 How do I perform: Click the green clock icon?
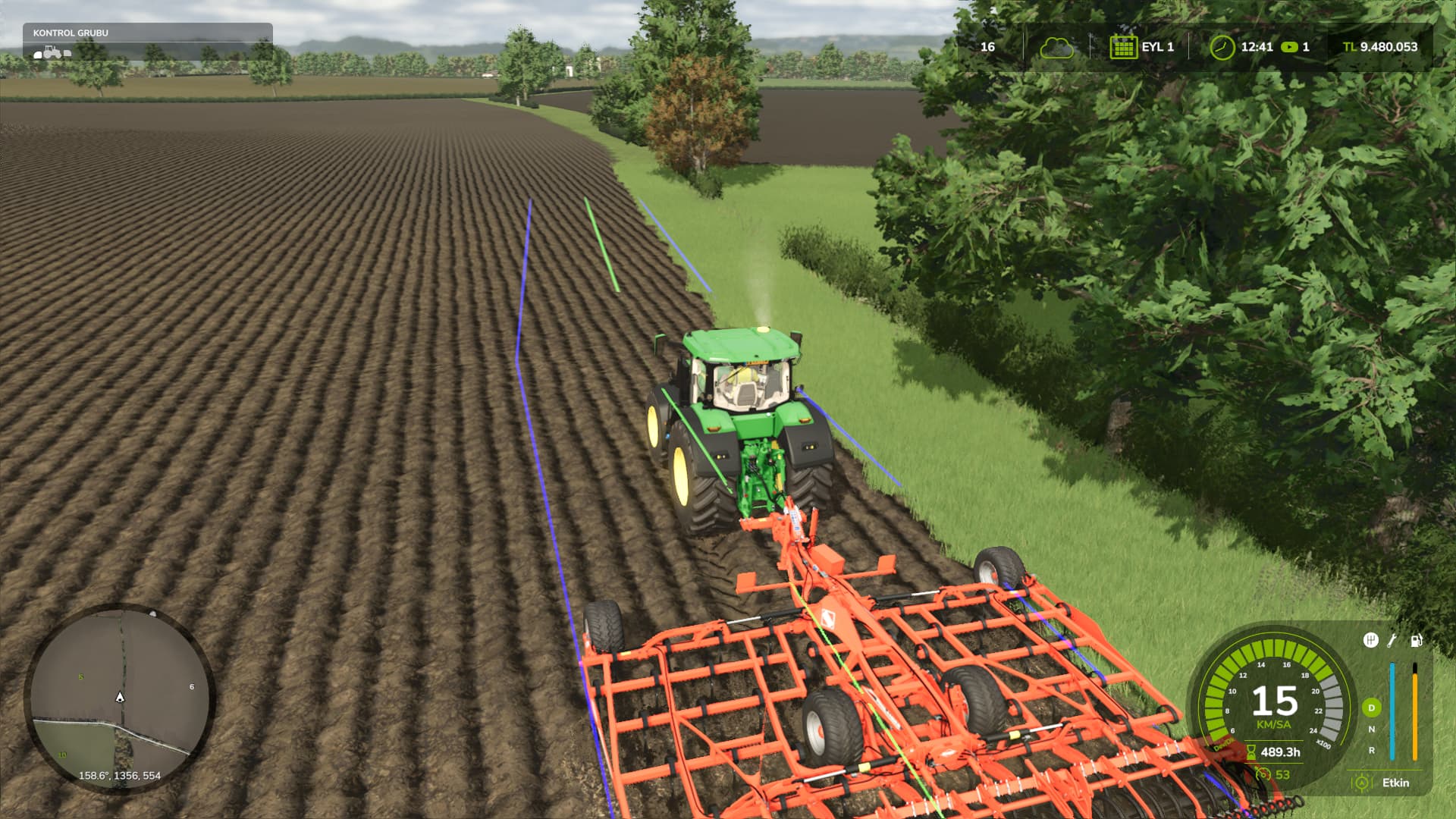pos(1221,47)
